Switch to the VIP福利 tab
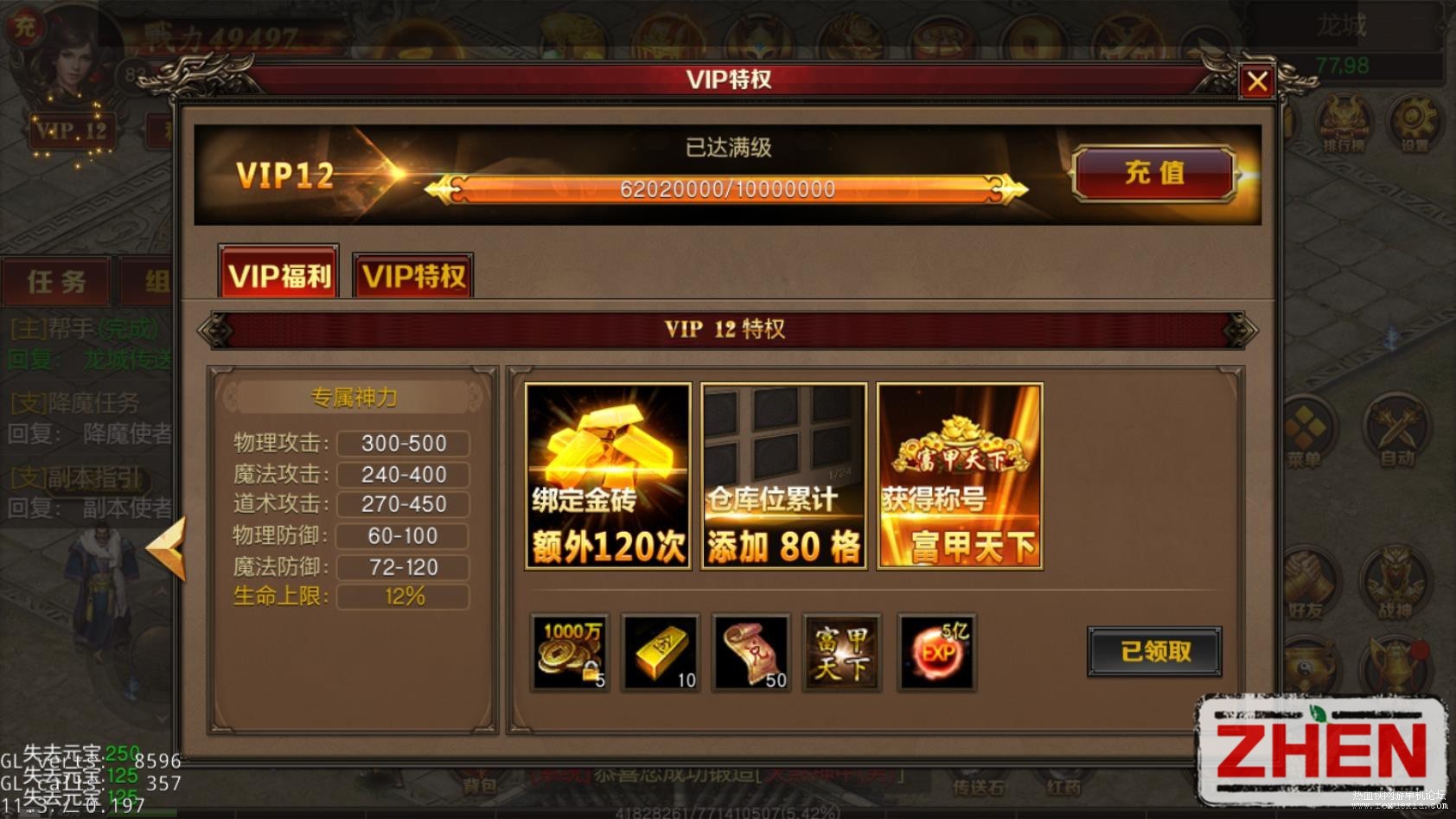 [x=278, y=274]
